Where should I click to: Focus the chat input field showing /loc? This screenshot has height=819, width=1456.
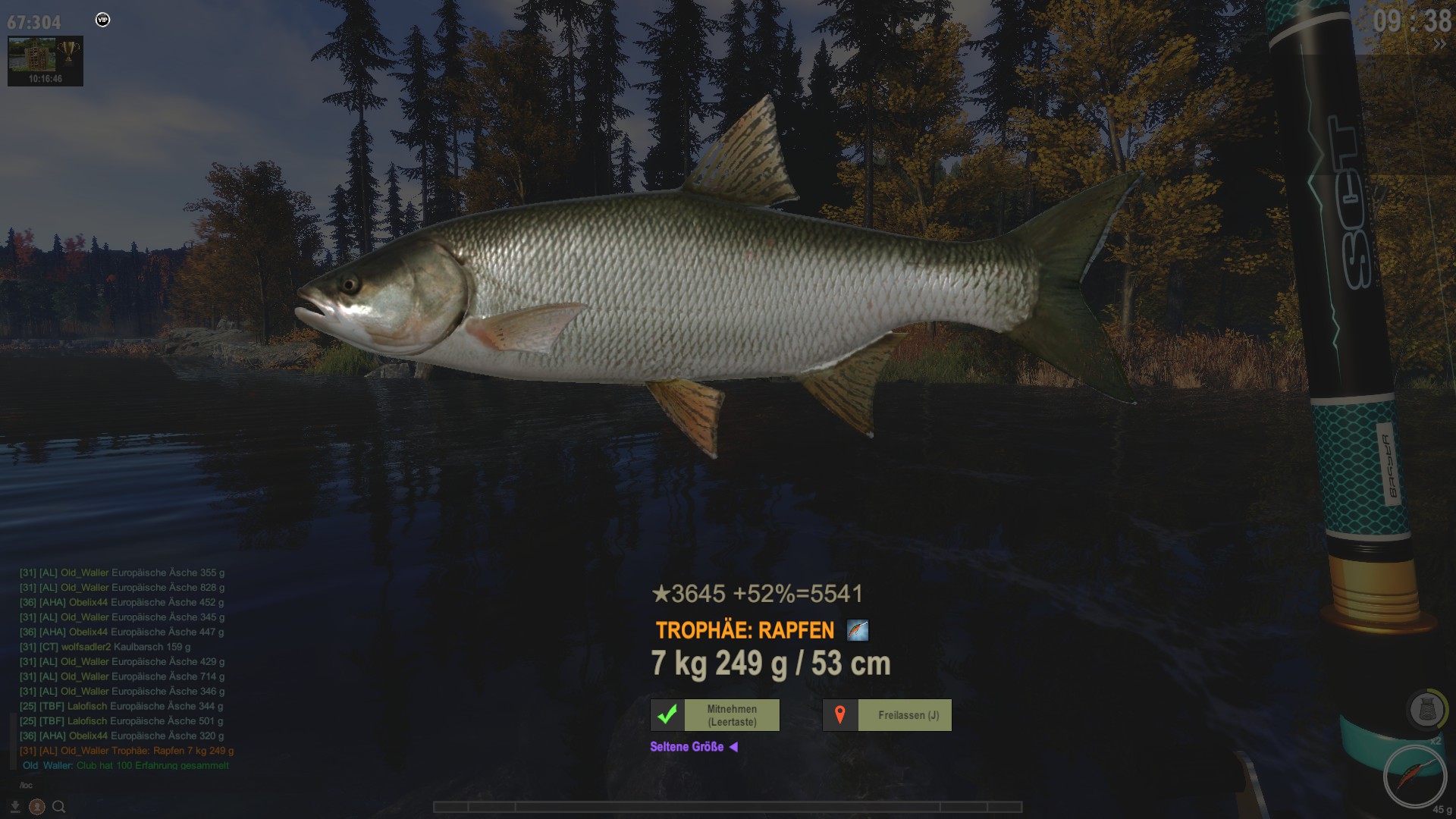(114, 785)
